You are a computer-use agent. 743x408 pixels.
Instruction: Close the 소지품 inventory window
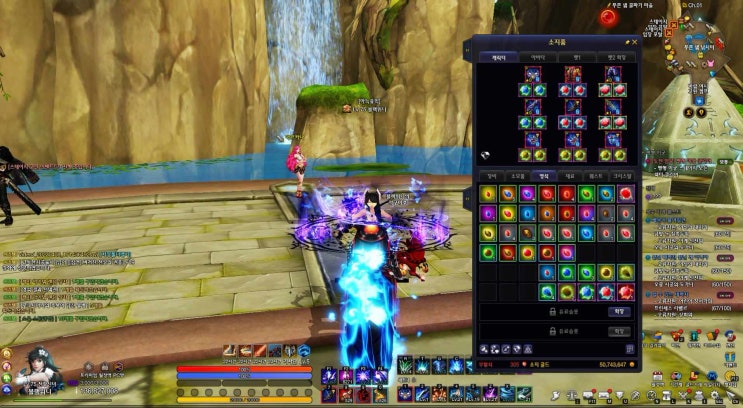[x=634, y=43]
